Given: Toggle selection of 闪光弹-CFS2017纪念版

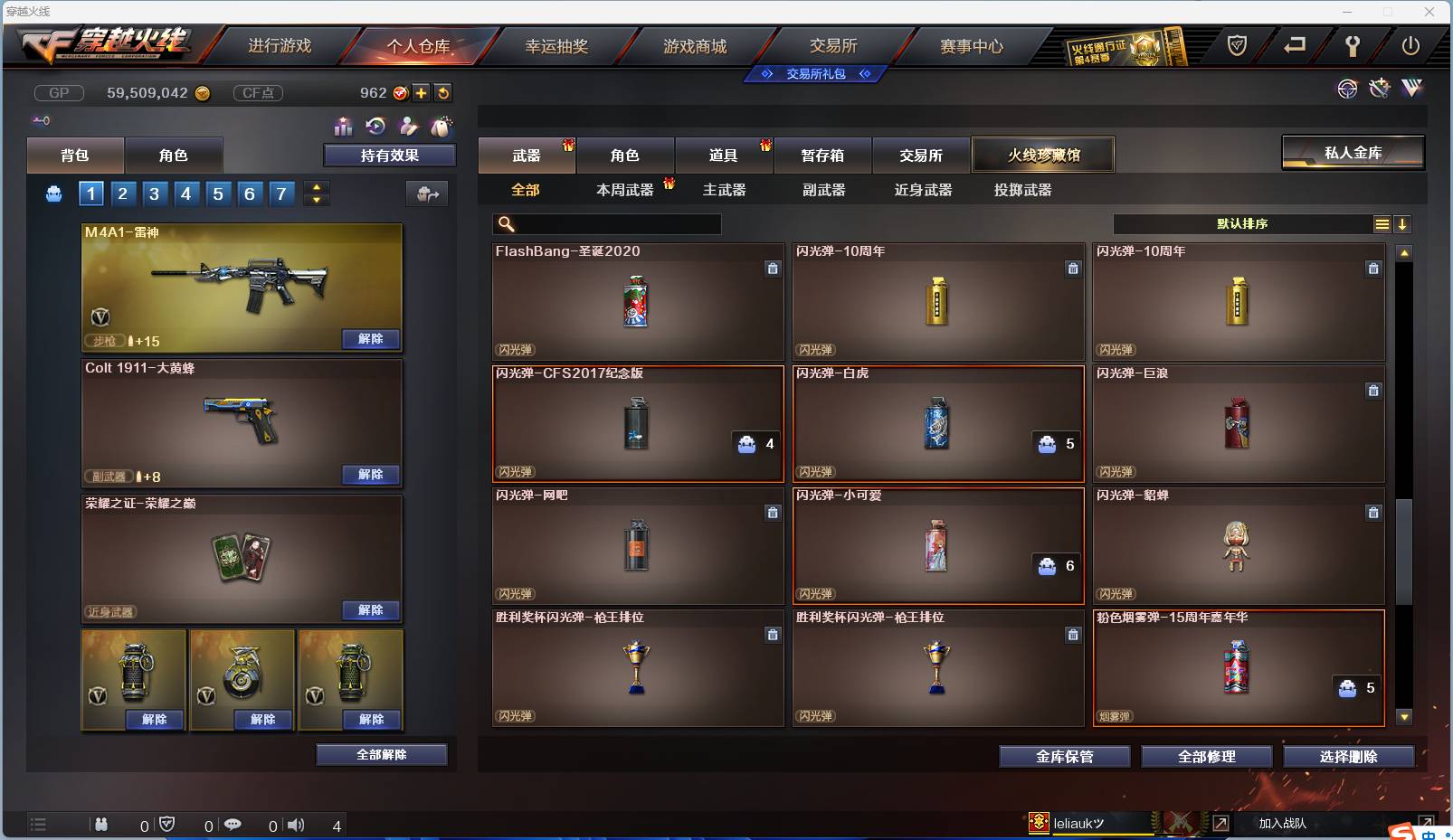Looking at the screenshot, I should (639, 423).
